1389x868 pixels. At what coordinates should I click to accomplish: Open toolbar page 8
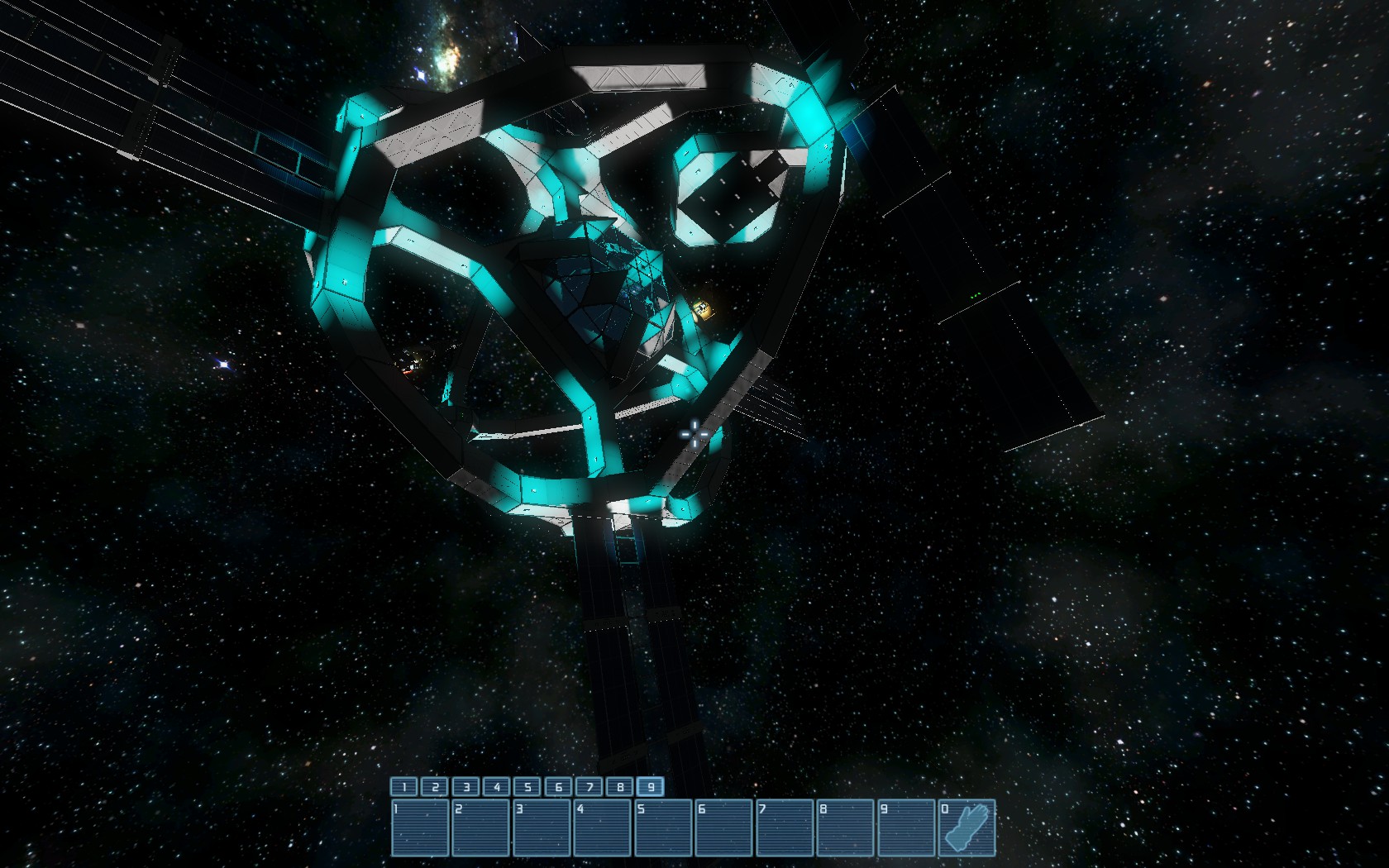(620, 787)
